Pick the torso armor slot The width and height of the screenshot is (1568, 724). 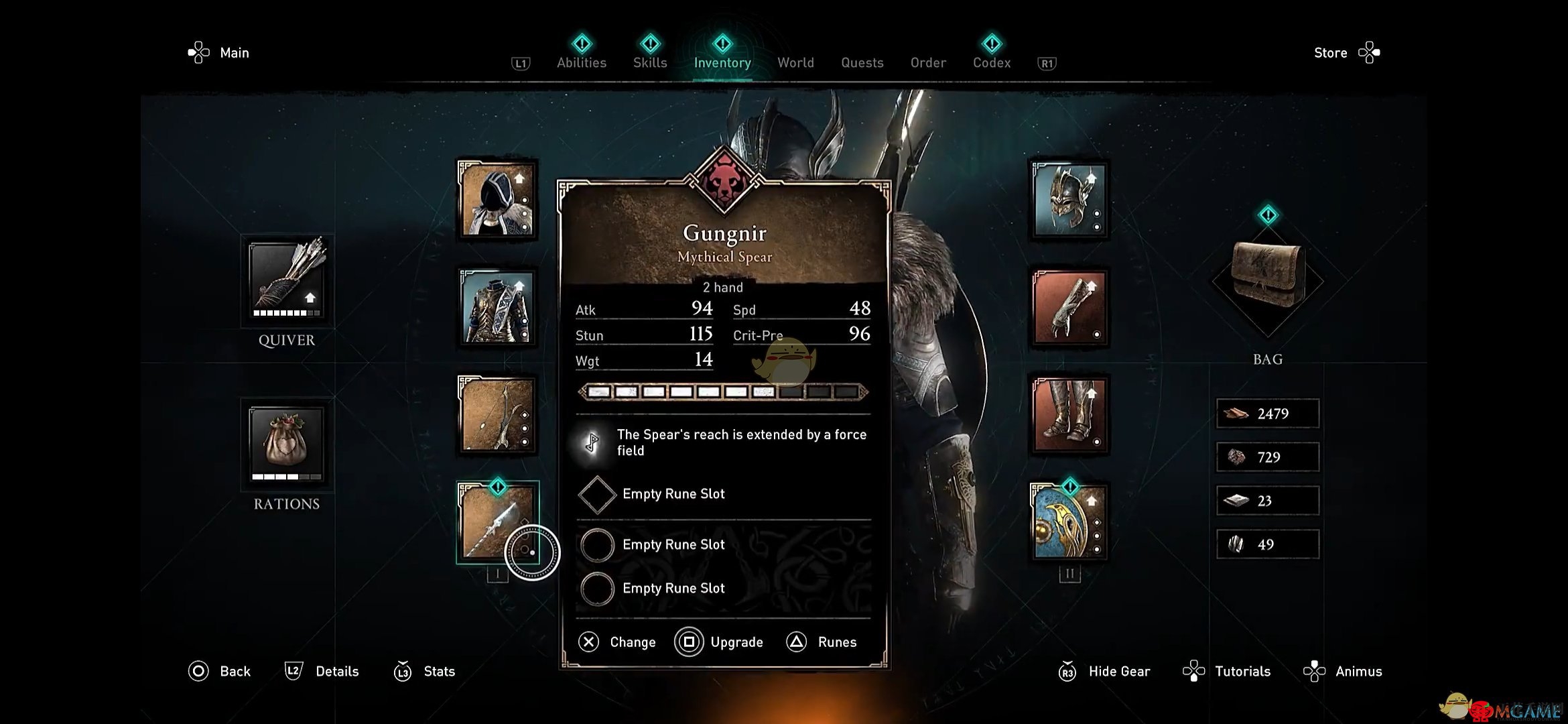(497, 307)
